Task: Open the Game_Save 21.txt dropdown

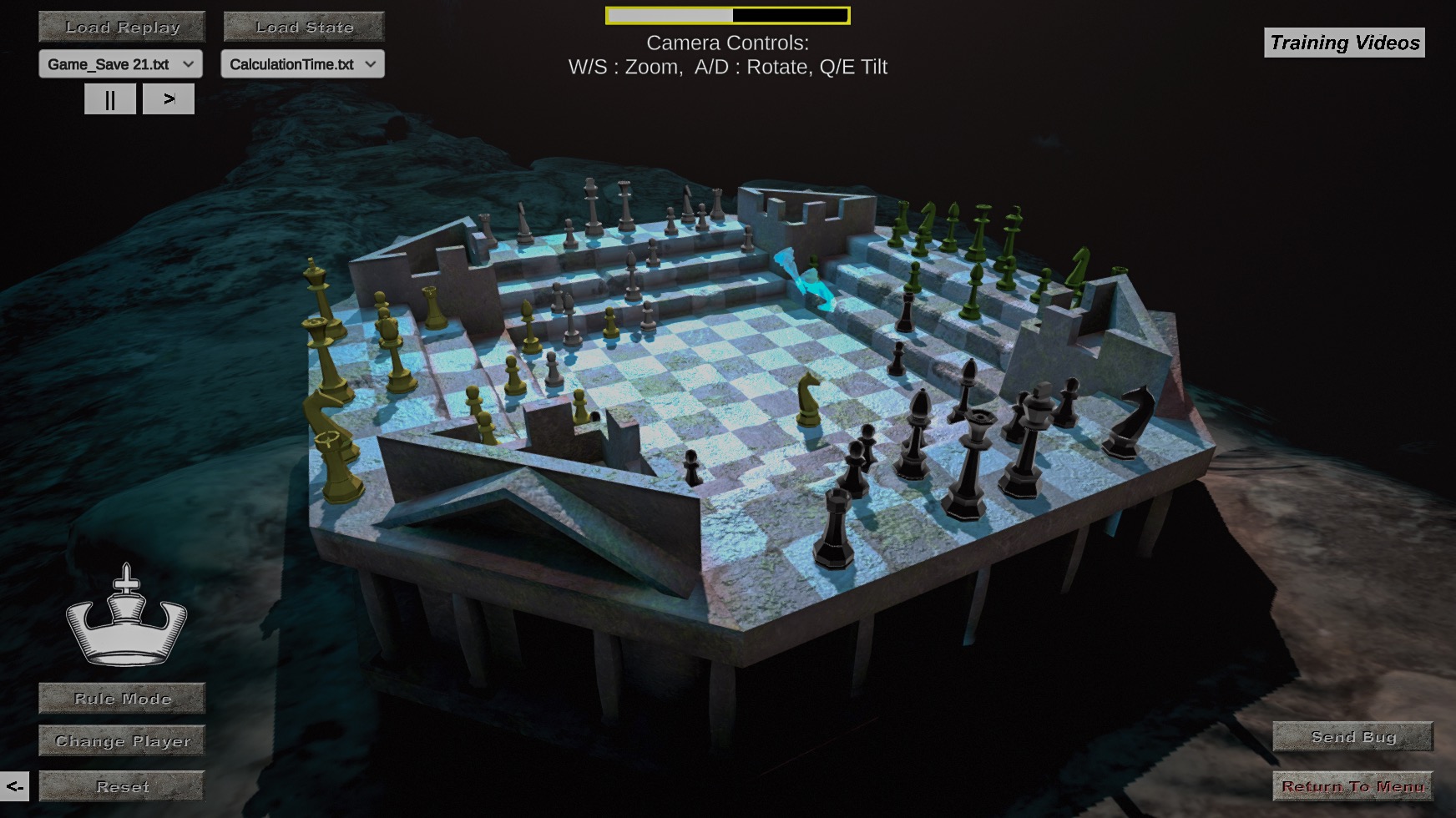Action: 119,64
